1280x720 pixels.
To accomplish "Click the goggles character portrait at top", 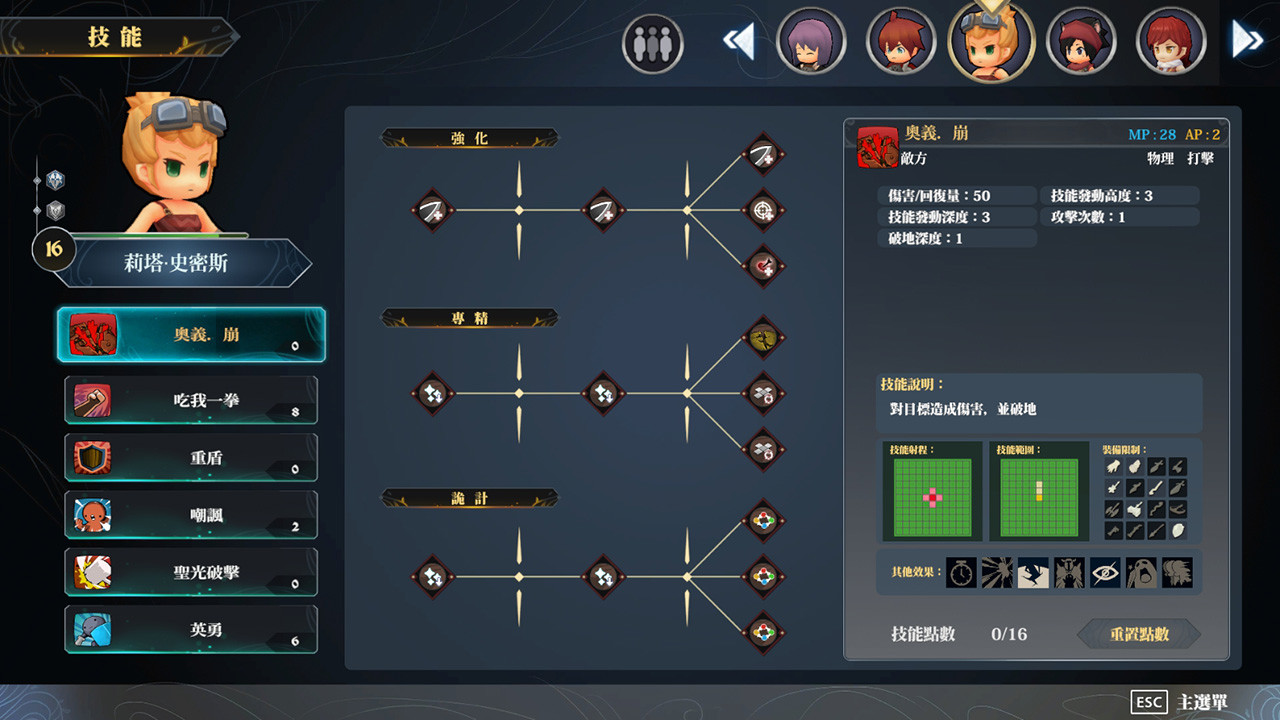I will click(x=991, y=44).
